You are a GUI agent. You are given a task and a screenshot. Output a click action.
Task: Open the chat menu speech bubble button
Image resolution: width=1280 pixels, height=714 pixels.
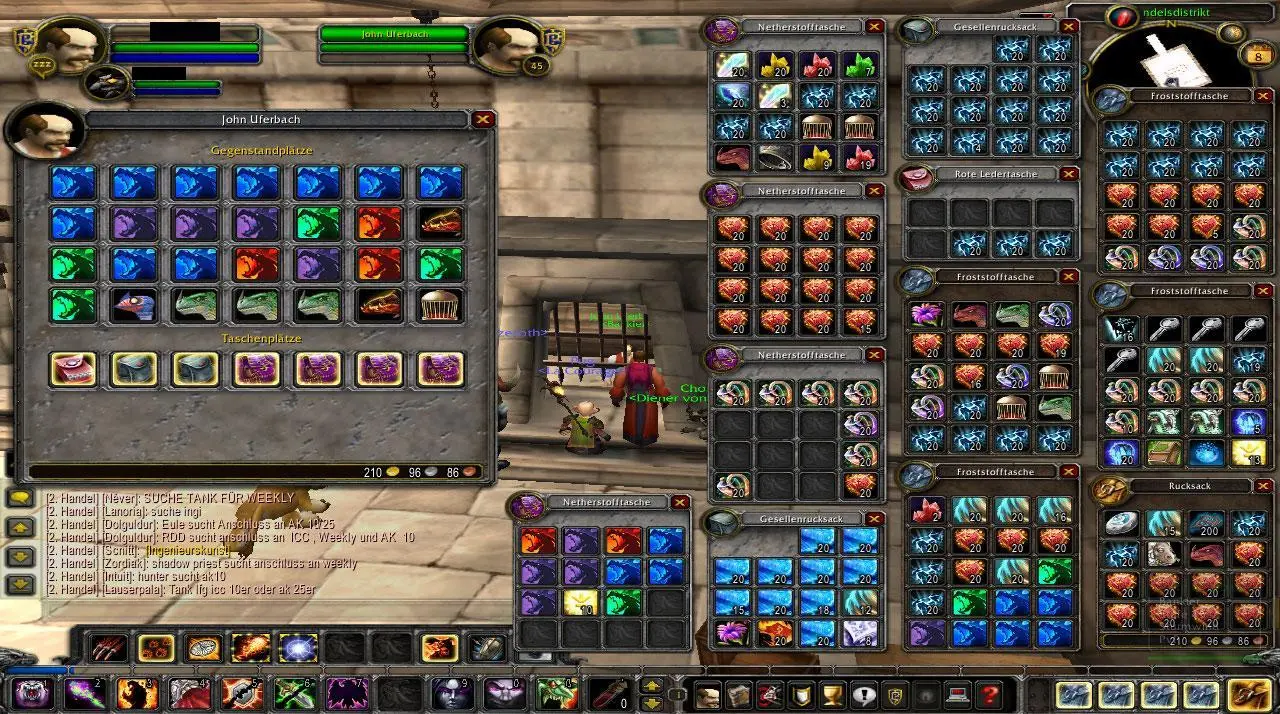19,497
